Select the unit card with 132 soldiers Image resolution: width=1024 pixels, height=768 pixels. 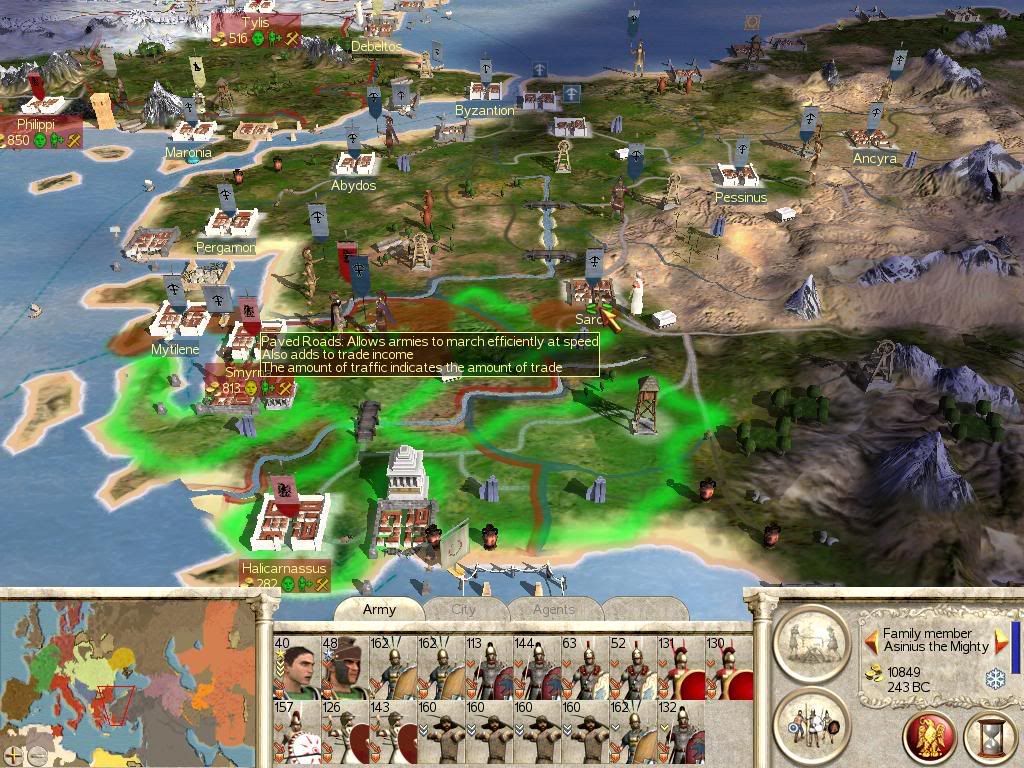[x=680, y=732]
